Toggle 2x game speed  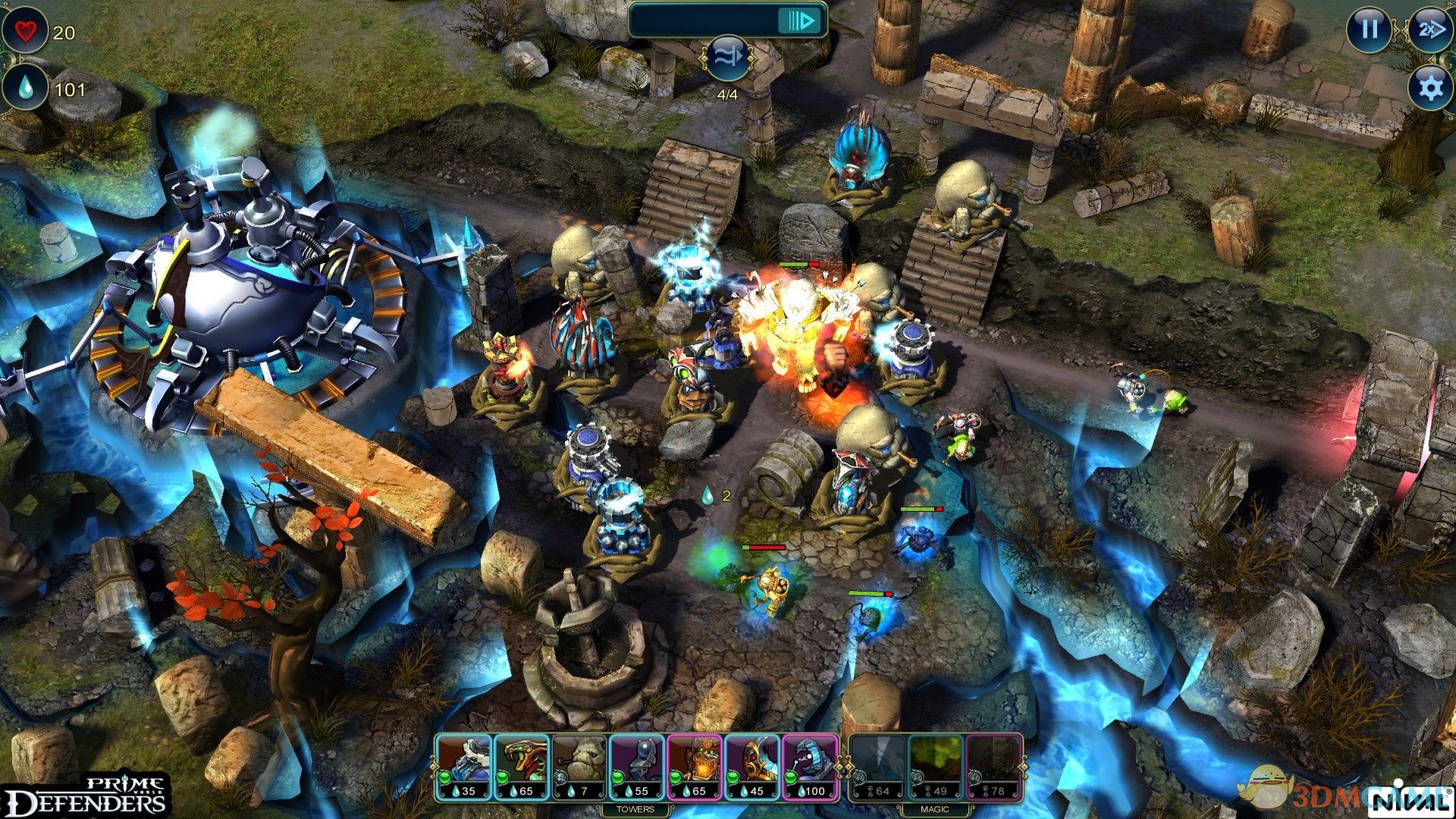1428,30
